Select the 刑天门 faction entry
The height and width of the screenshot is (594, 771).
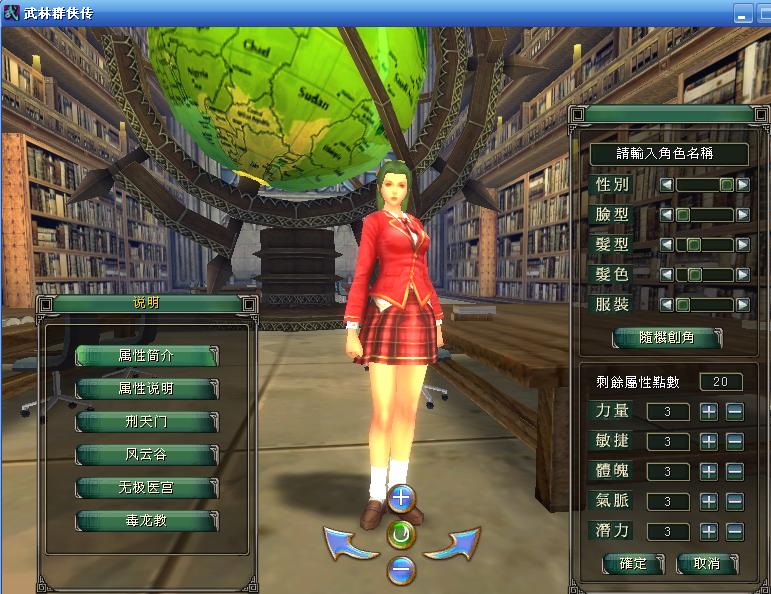tap(147, 421)
